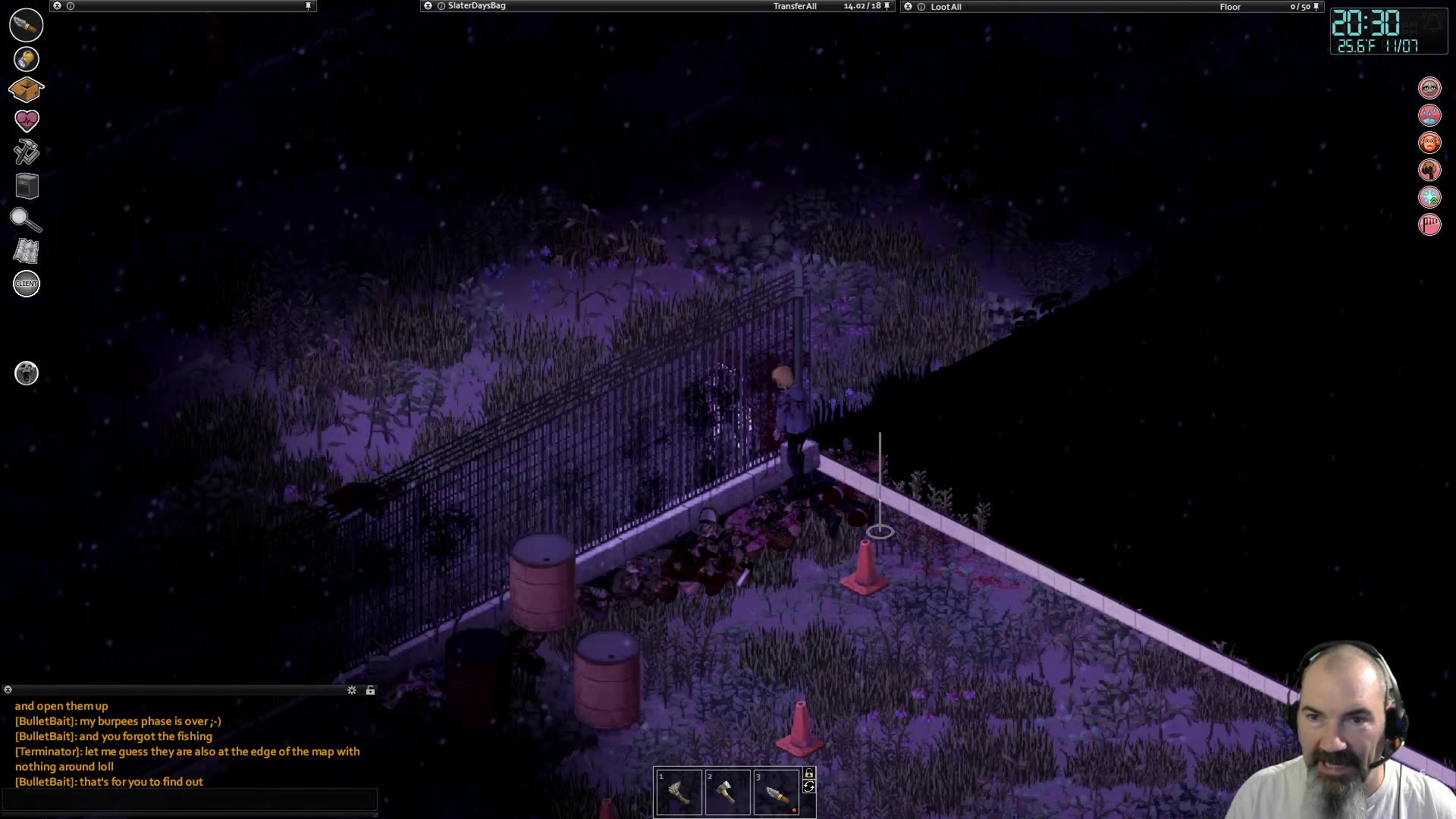Open the inventory box panel
Image resolution: width=1456 pixels, height=819 pixels.
coord(26,89)
